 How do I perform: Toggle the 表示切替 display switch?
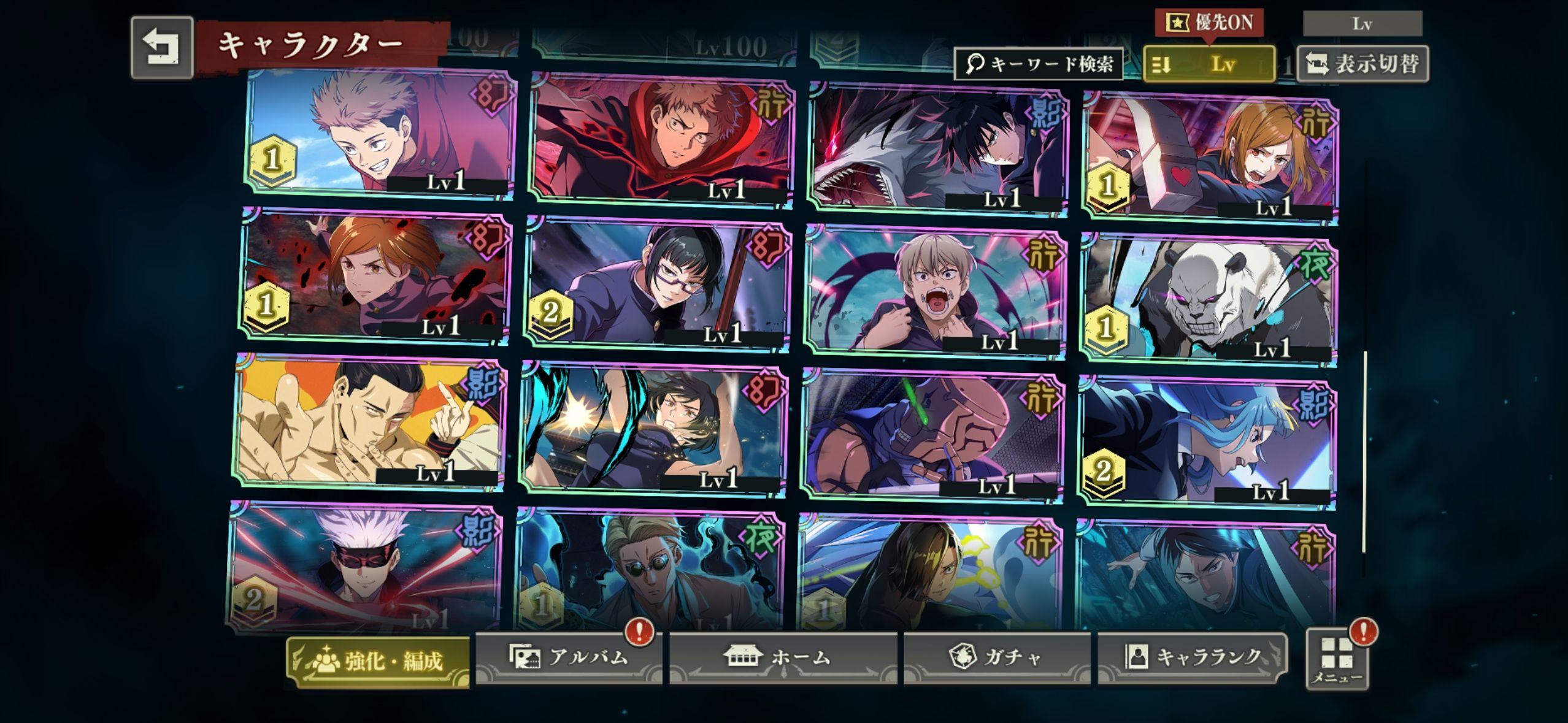click(x=1362, y=64)
